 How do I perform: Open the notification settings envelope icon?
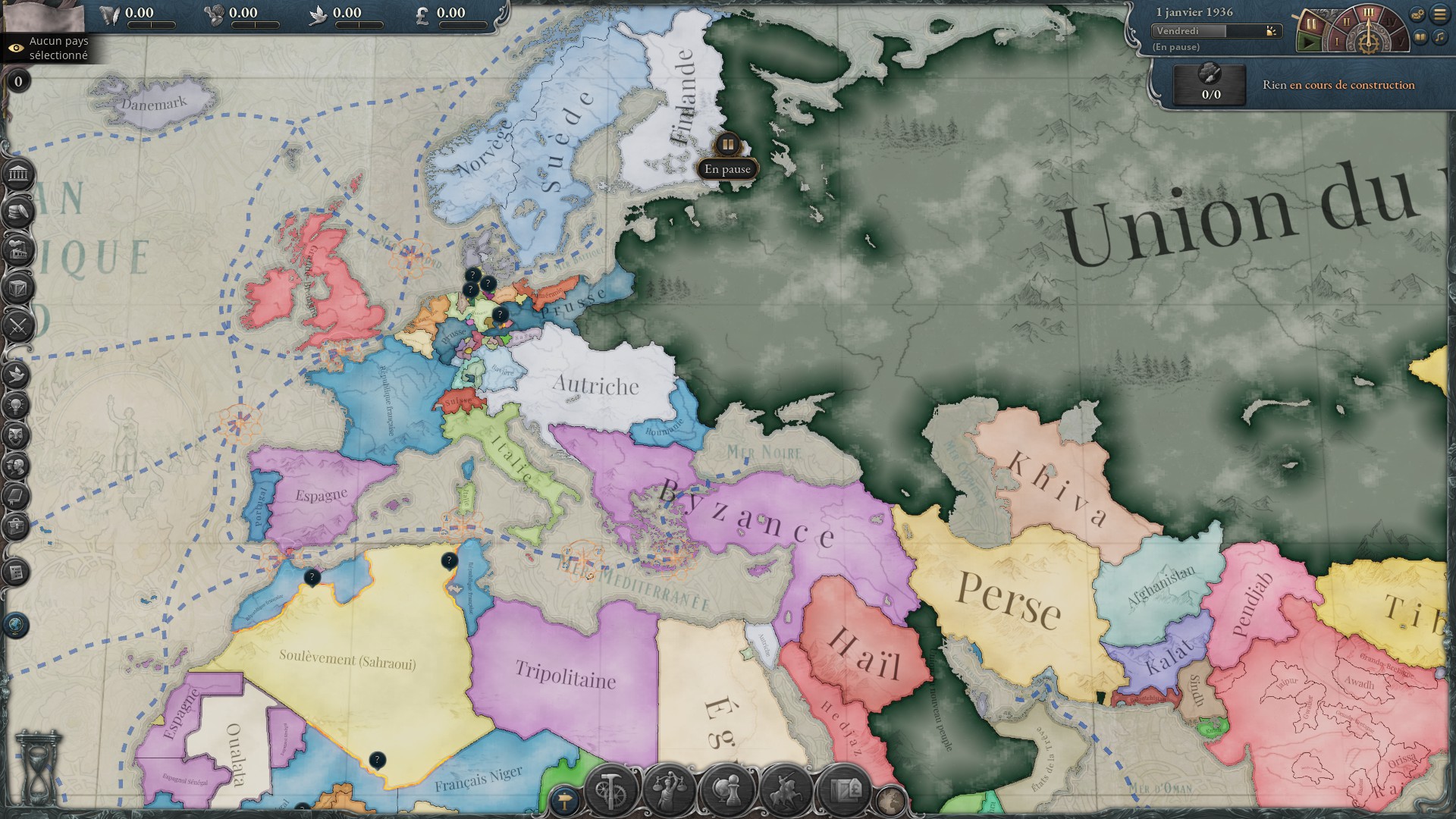click(x=1417, y=14)
